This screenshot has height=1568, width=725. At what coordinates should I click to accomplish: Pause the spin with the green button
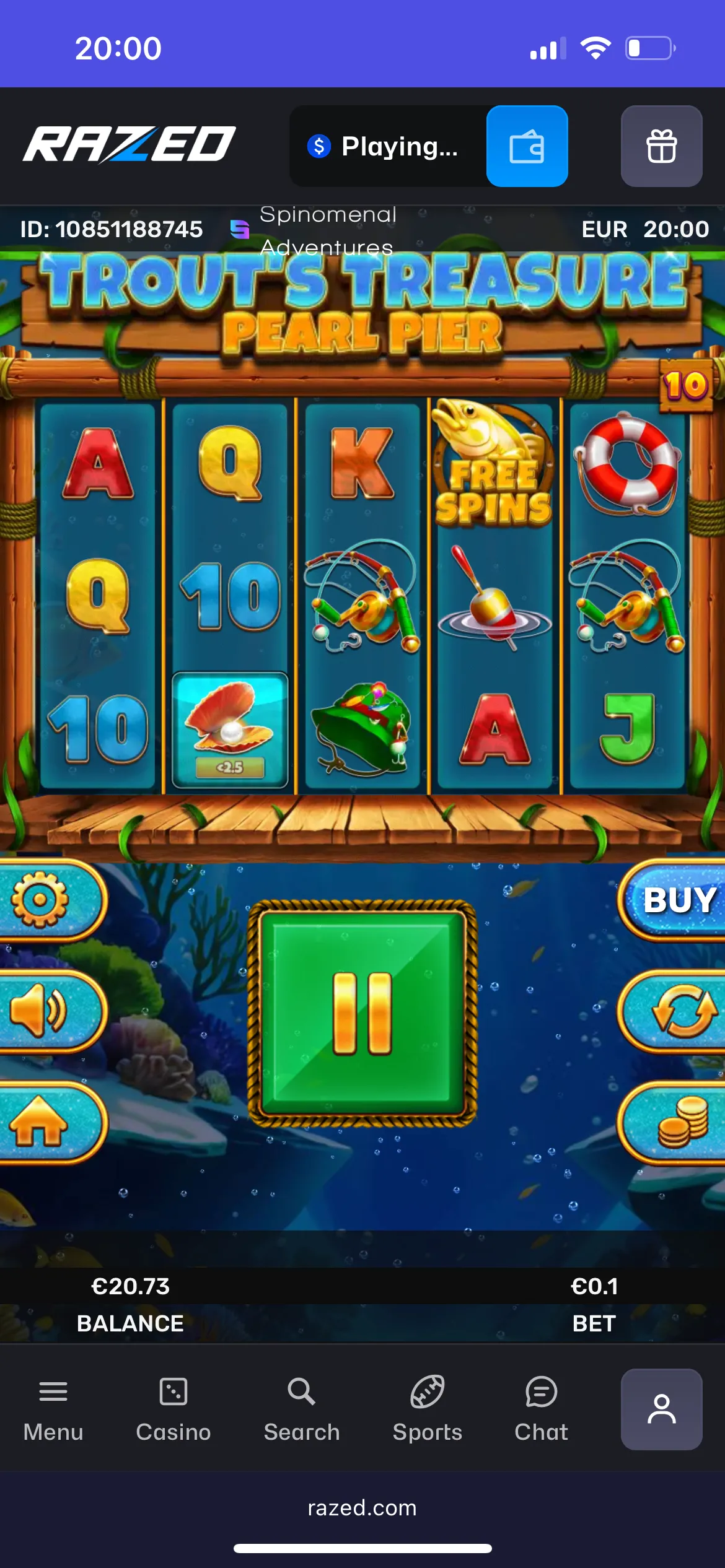(x=362, y=1013)
